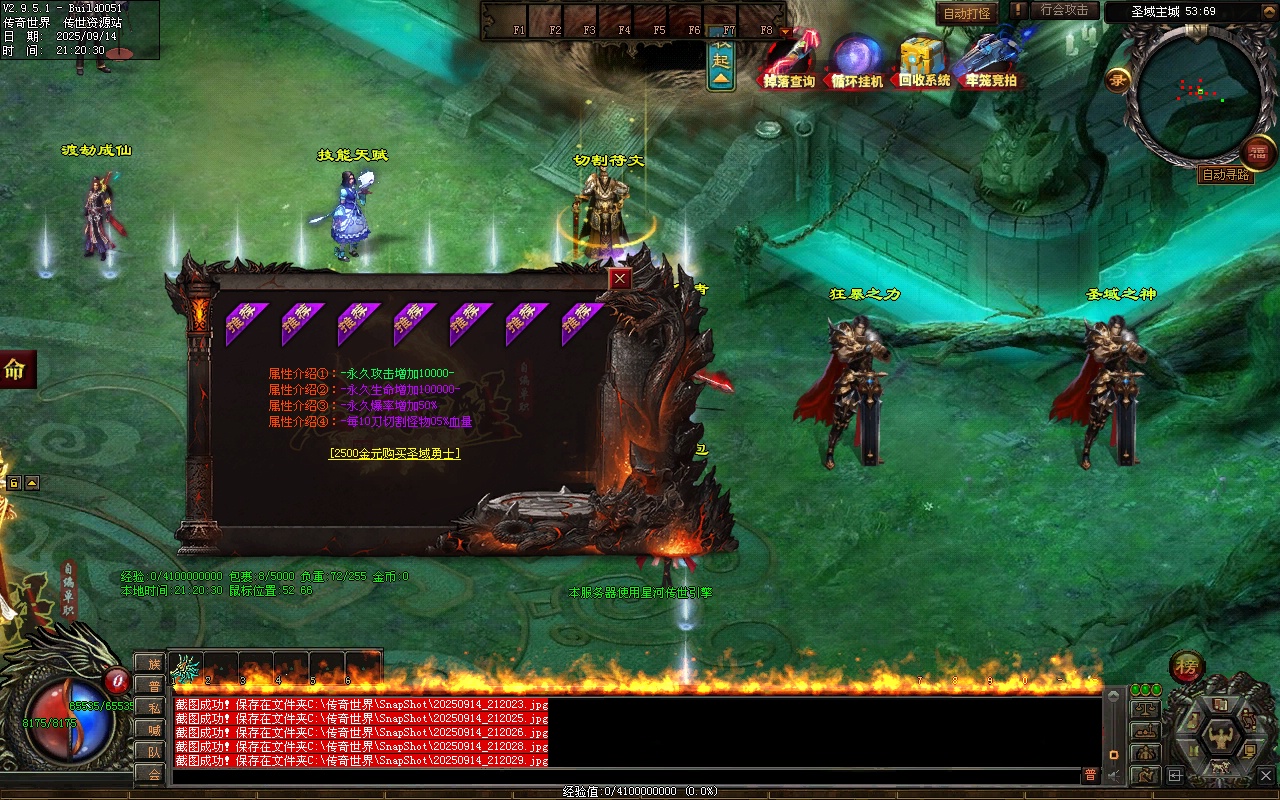Switch chat to the 喊 shout channel

153,729
